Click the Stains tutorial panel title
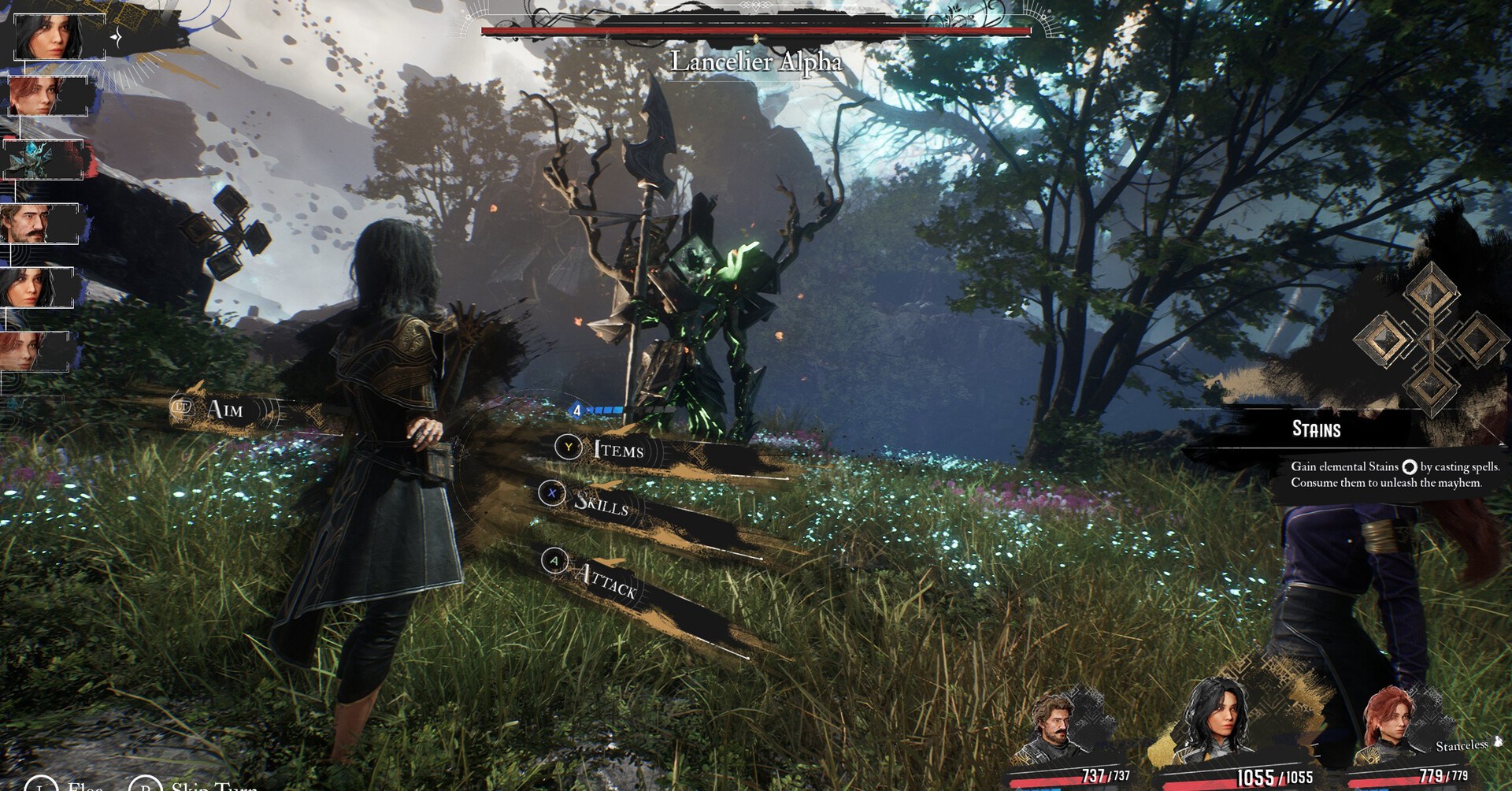This screenshot has width=1512, height=791. click(x=1316, y=430)
